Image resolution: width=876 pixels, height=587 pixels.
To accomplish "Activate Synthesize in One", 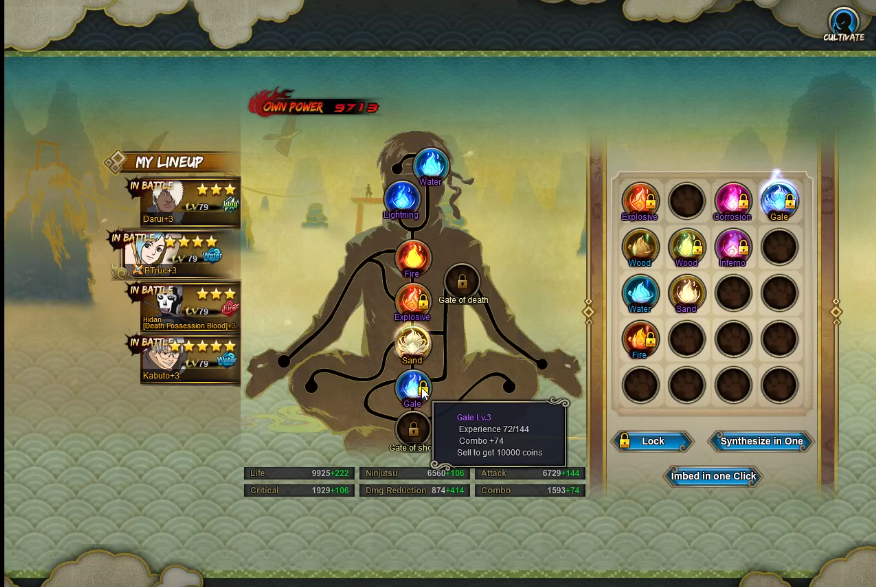I will click(761, 441).
